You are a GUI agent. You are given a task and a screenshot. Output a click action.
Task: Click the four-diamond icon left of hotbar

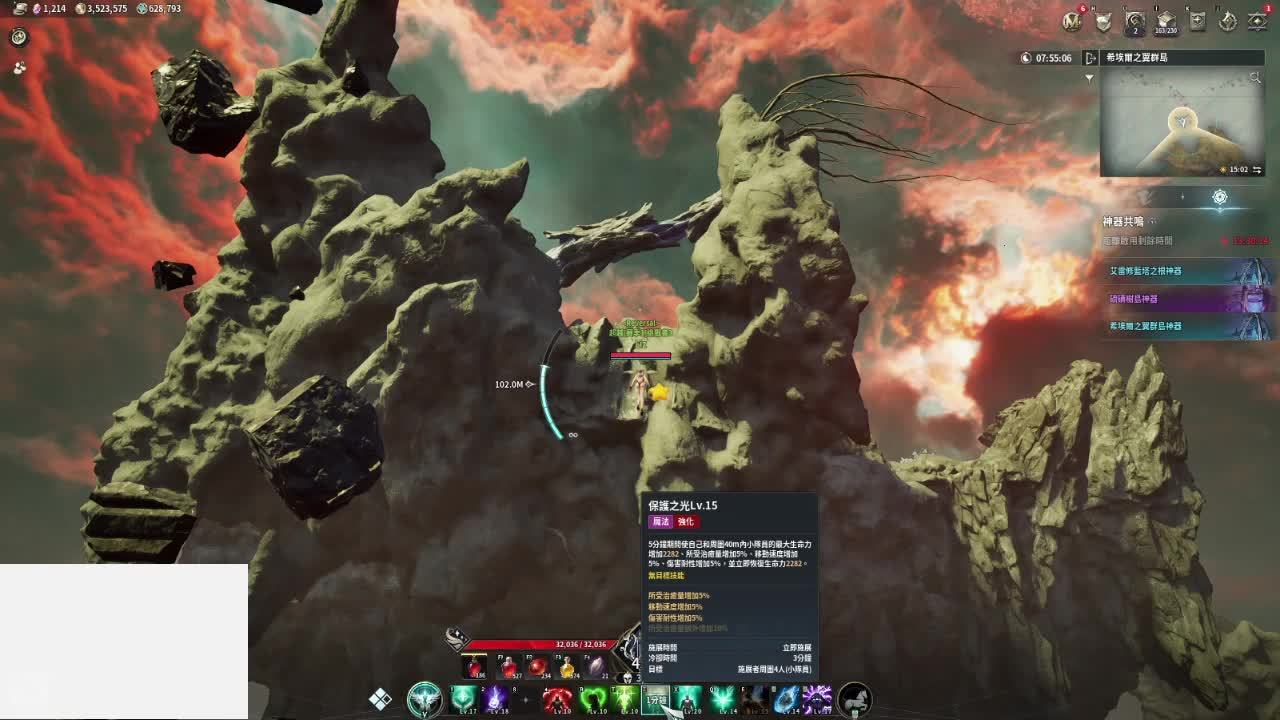[x=380, y=699]
